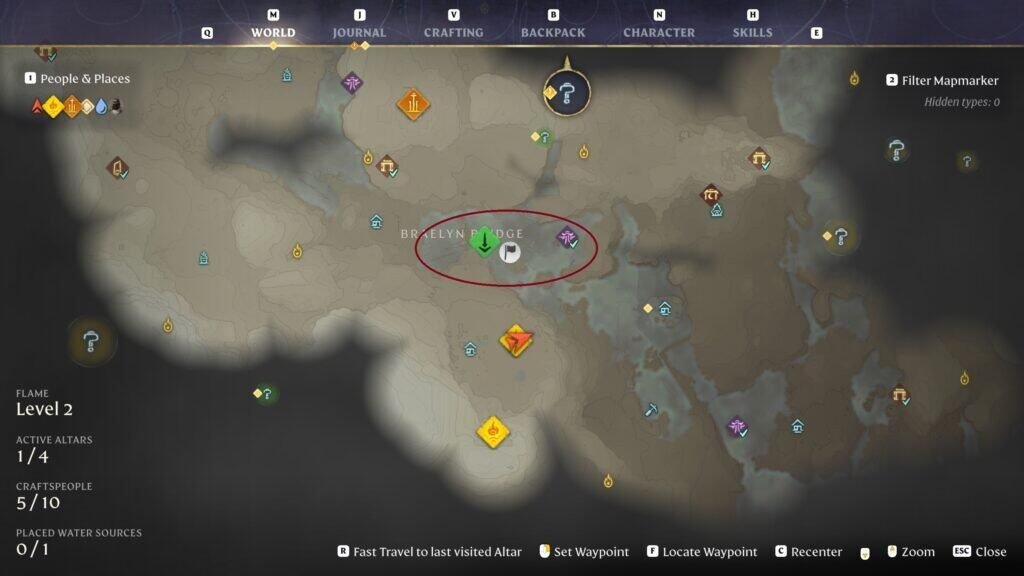Select the World map tab

click(x=273, y=32)
